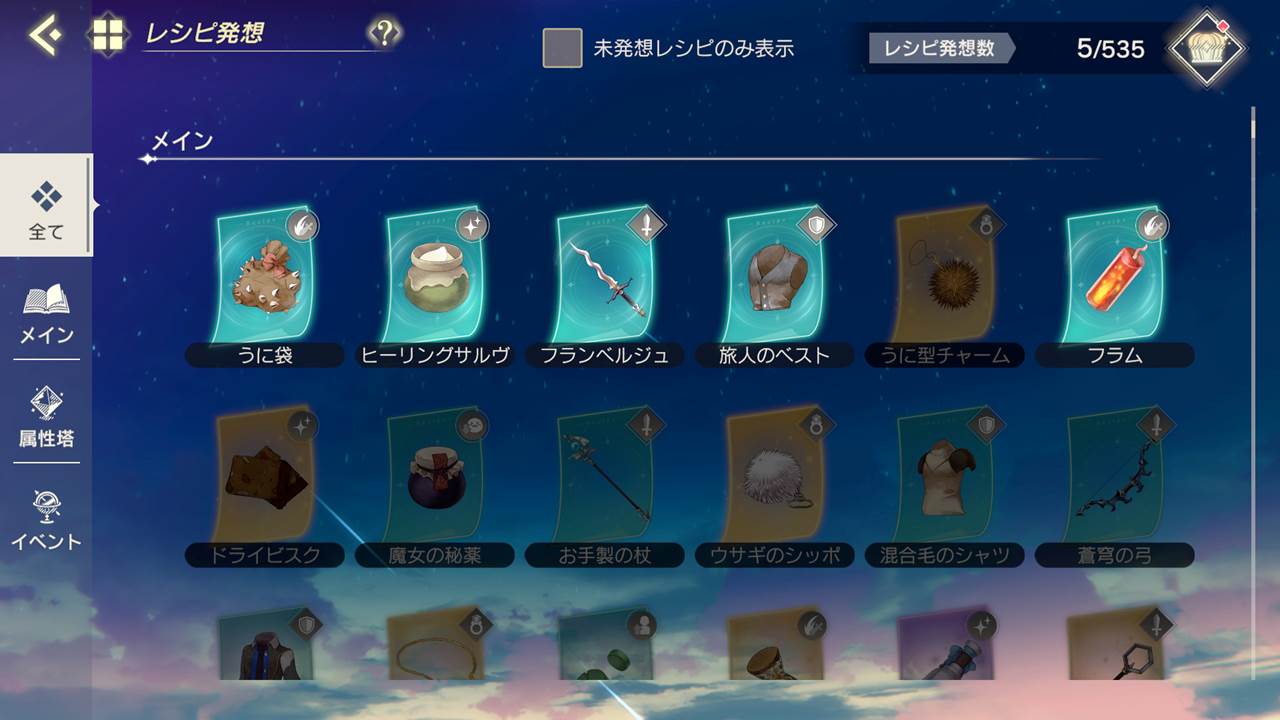Open the crown emblem in the corner
This screenshot has width=1280, height=720.
point(1208,47)
